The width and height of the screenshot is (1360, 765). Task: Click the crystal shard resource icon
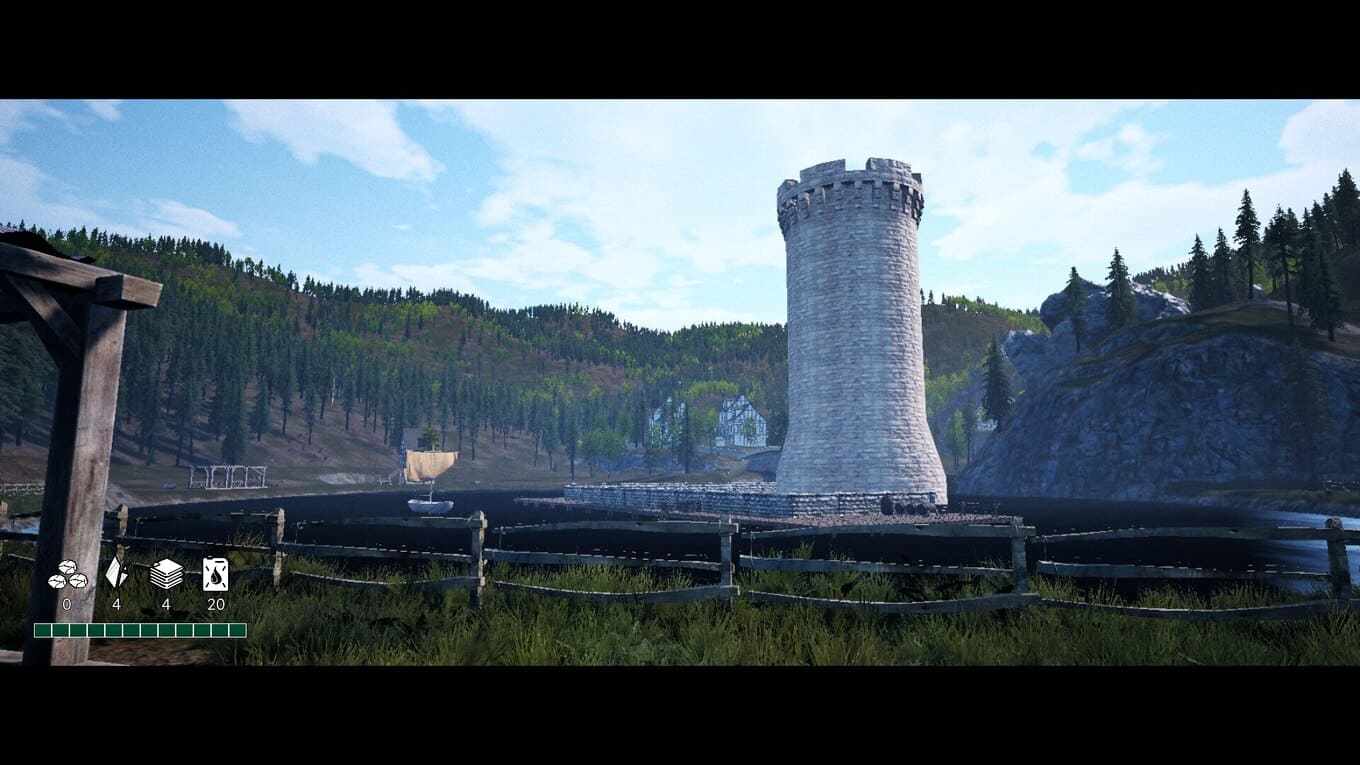tap(116, 573)
